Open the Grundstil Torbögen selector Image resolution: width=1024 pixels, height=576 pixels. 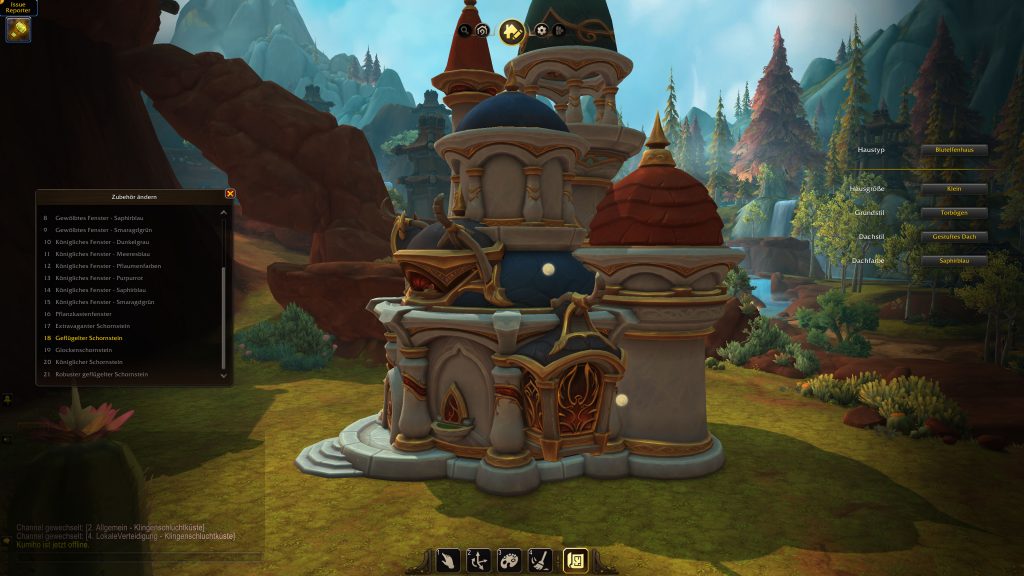point(953,213)
